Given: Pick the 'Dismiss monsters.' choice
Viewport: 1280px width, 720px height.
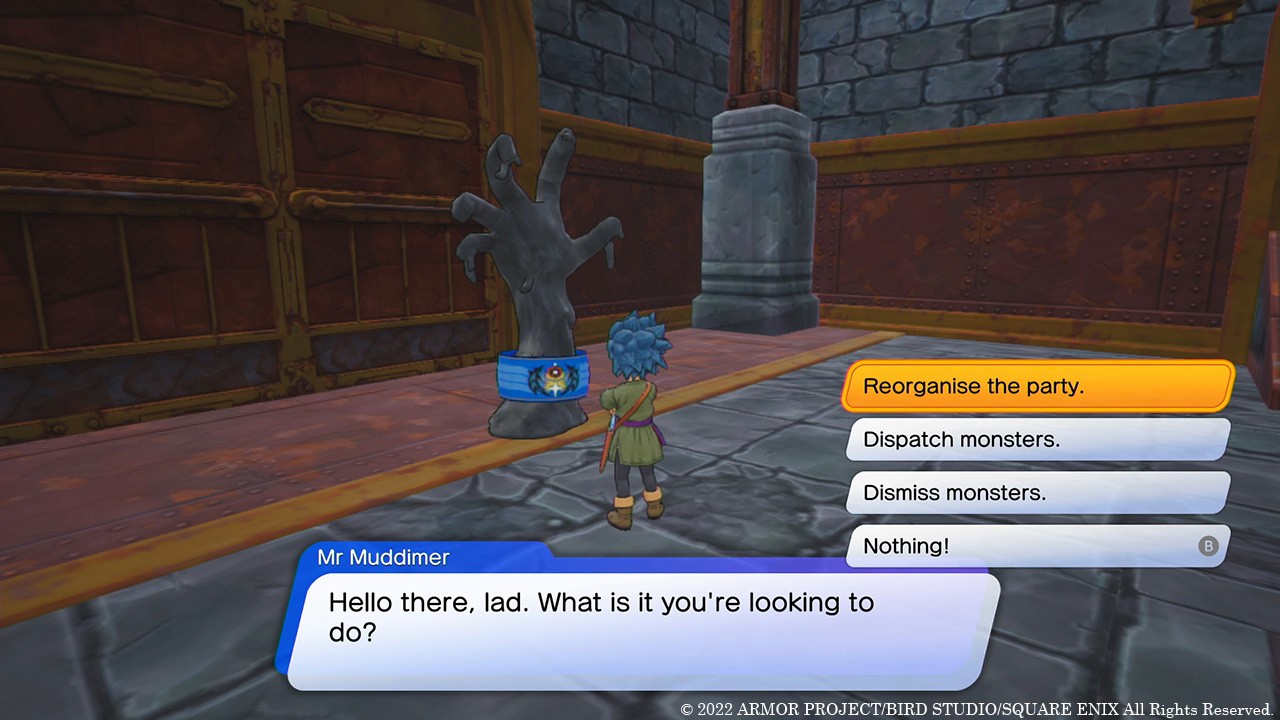Looking at the screenshot, I should (x=1038, y=492).
